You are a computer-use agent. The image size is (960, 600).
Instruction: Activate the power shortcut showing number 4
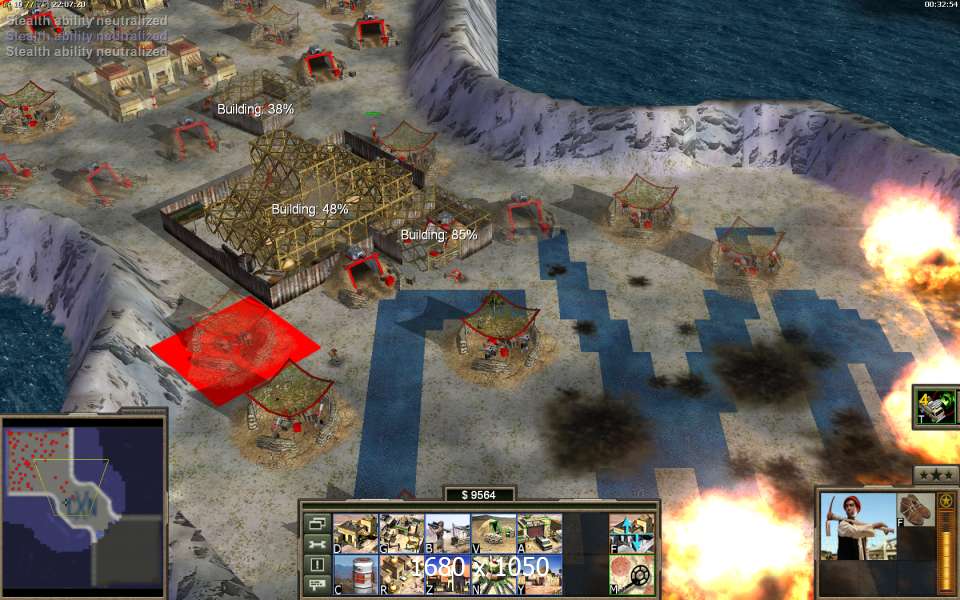click(x=937, y=406)
